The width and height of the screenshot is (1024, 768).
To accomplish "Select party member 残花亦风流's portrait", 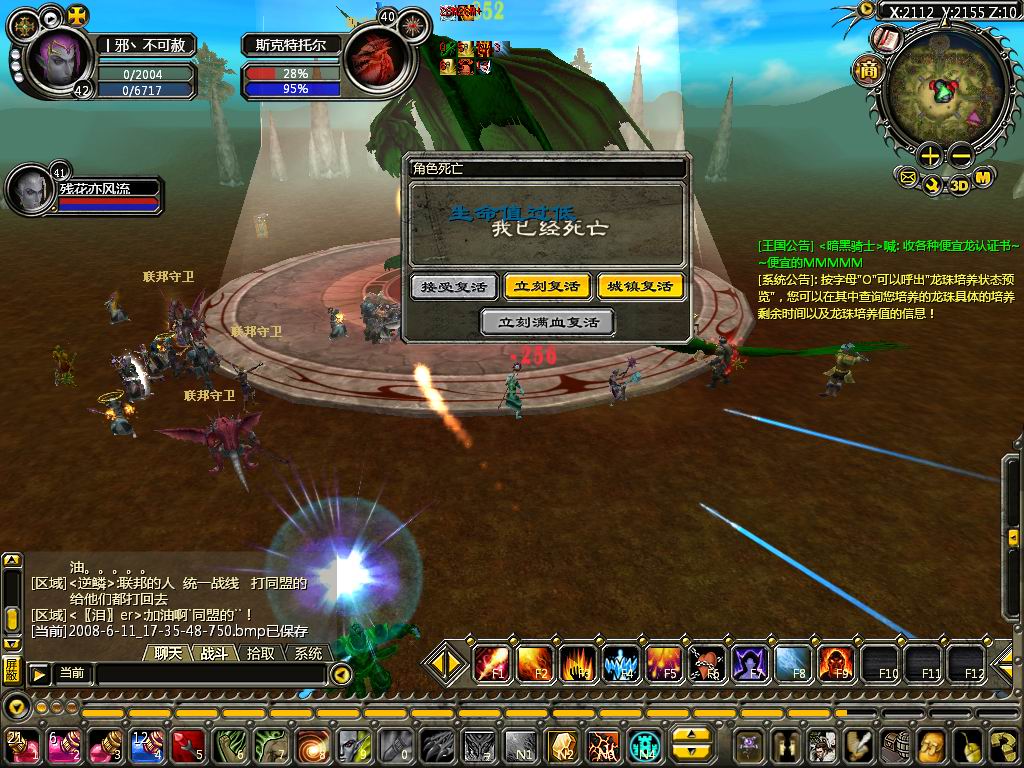I will [x=30, y=189].
